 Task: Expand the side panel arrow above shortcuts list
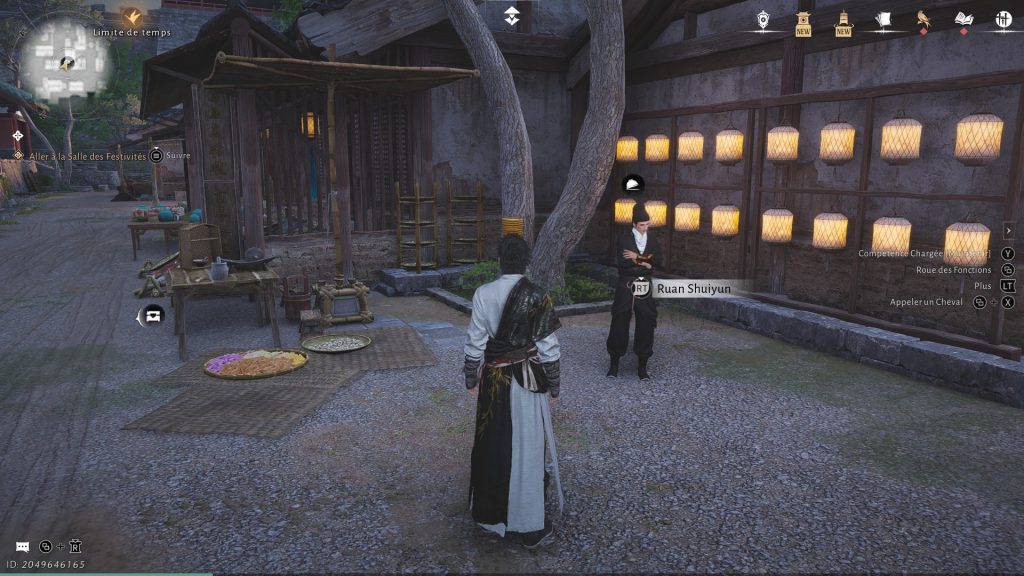point(1008,230)
